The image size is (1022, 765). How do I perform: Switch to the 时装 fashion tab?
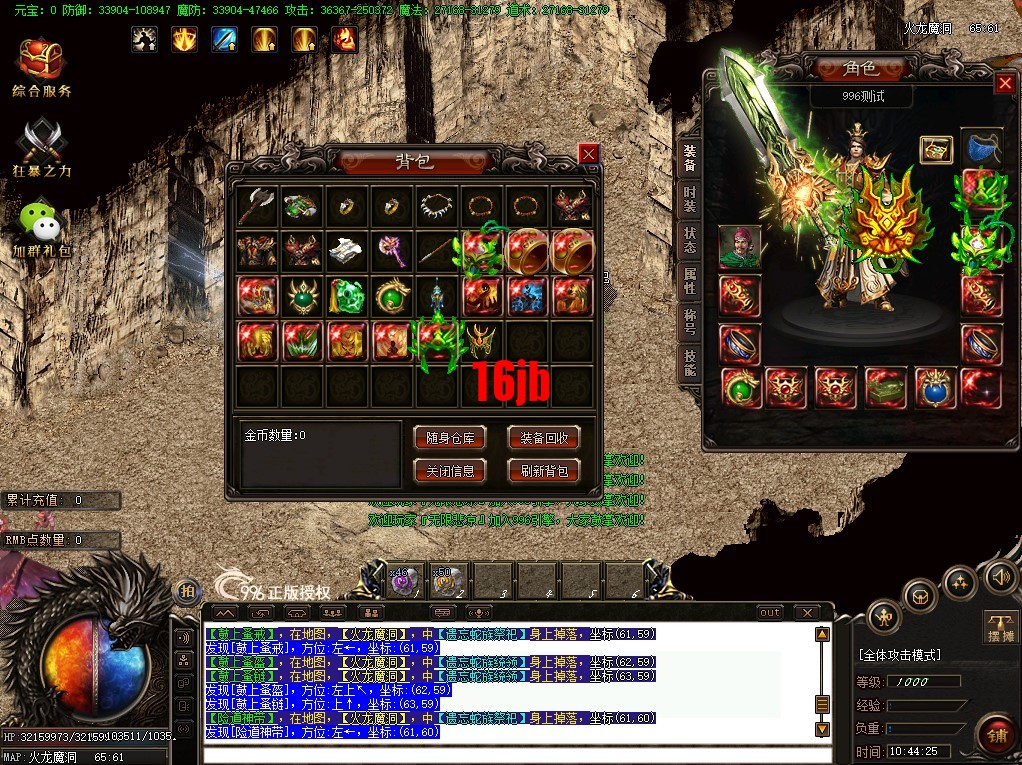690,198
